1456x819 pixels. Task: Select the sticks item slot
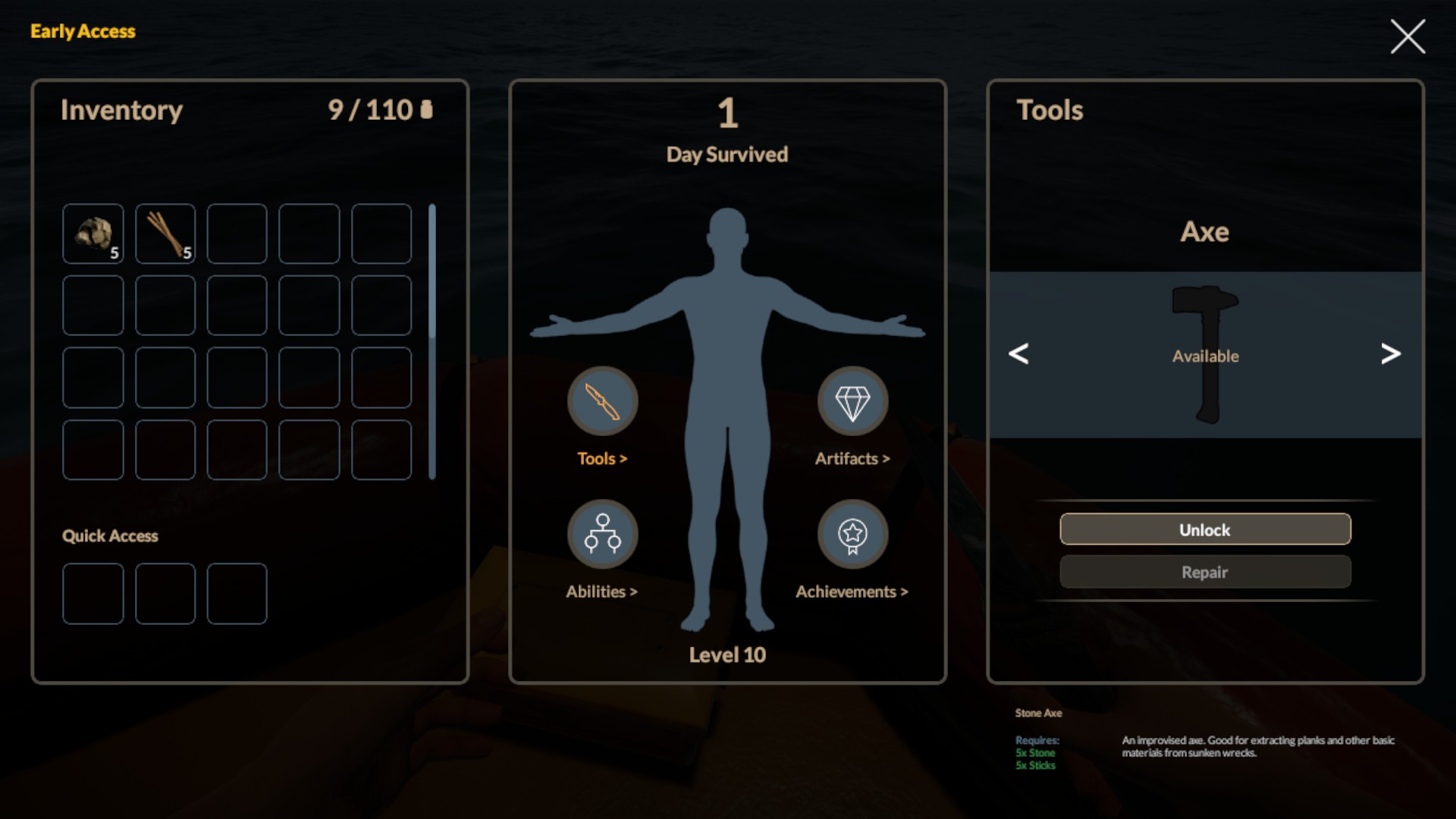pos(165,234)
